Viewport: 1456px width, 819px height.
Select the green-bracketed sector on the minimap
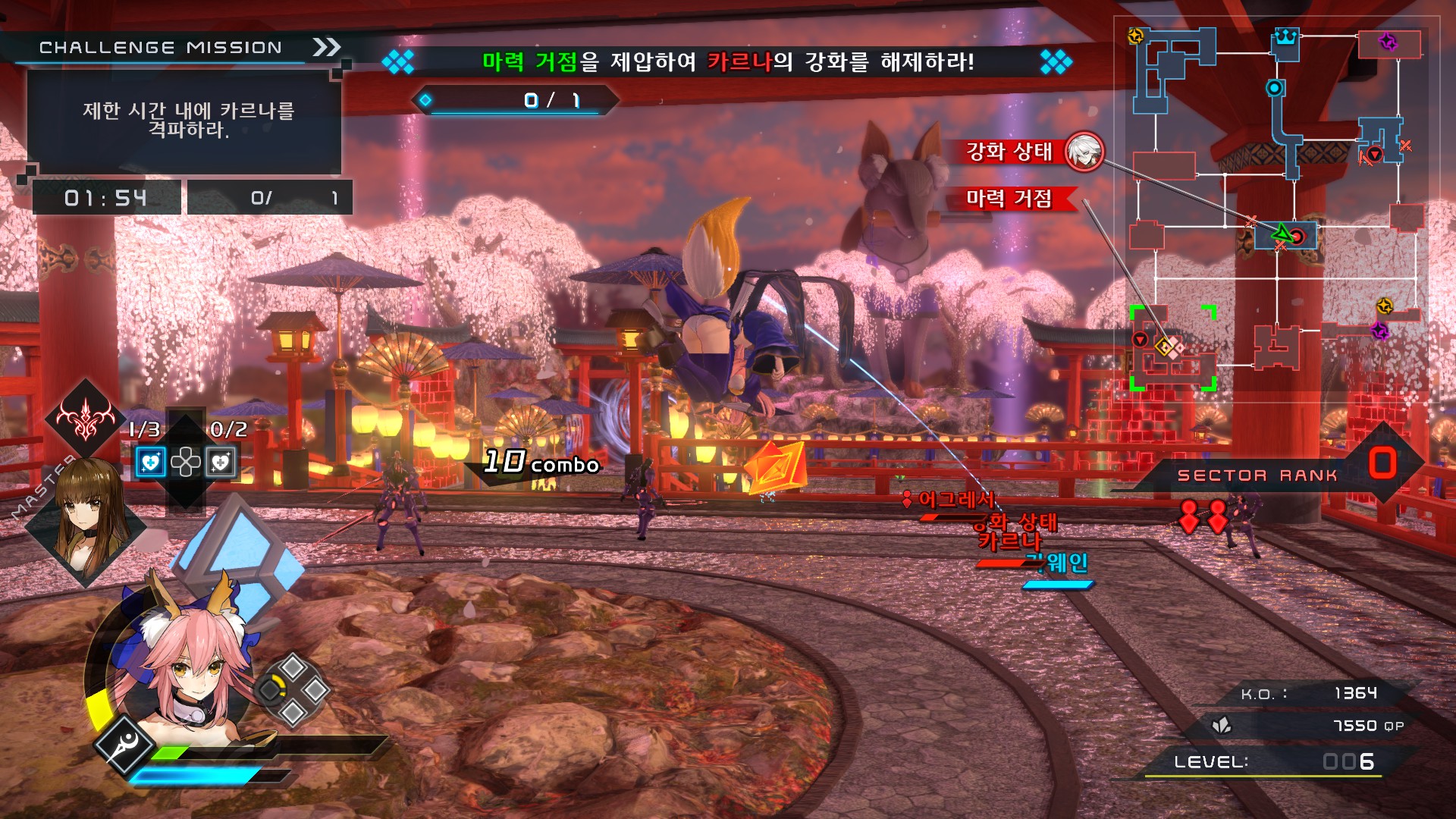(1172, 349)
